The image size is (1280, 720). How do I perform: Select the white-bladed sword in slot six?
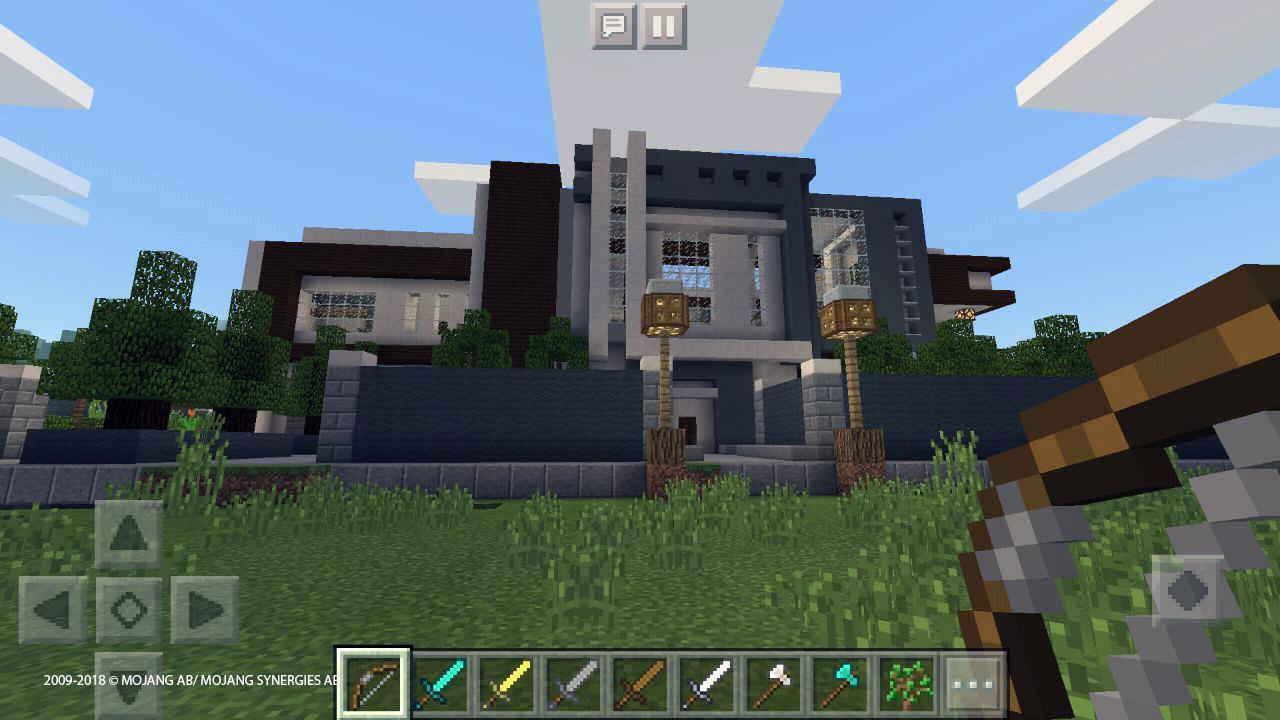[x=707, y=683]
